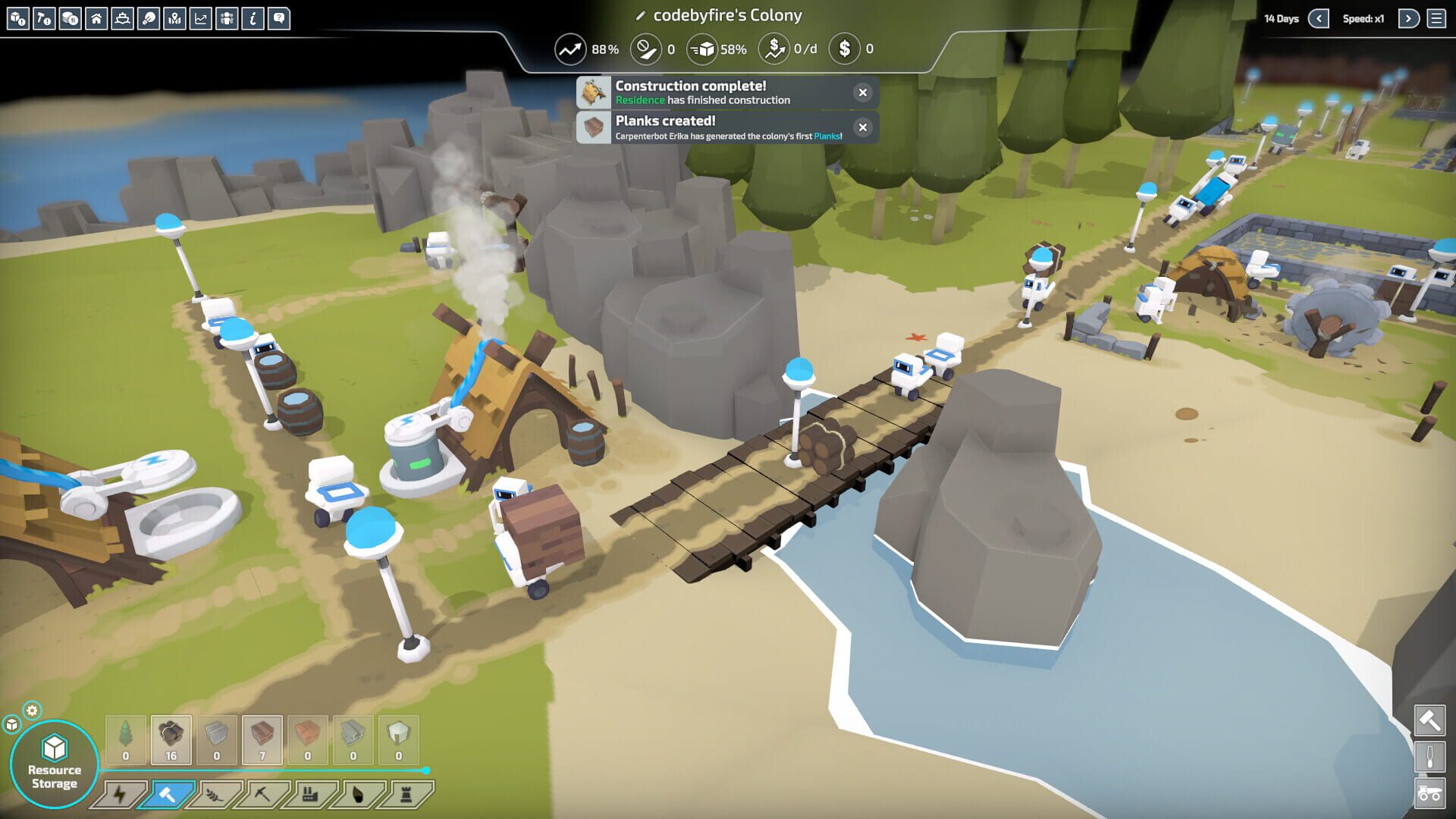Select the statistics graph icon

[x=201, y=19]
